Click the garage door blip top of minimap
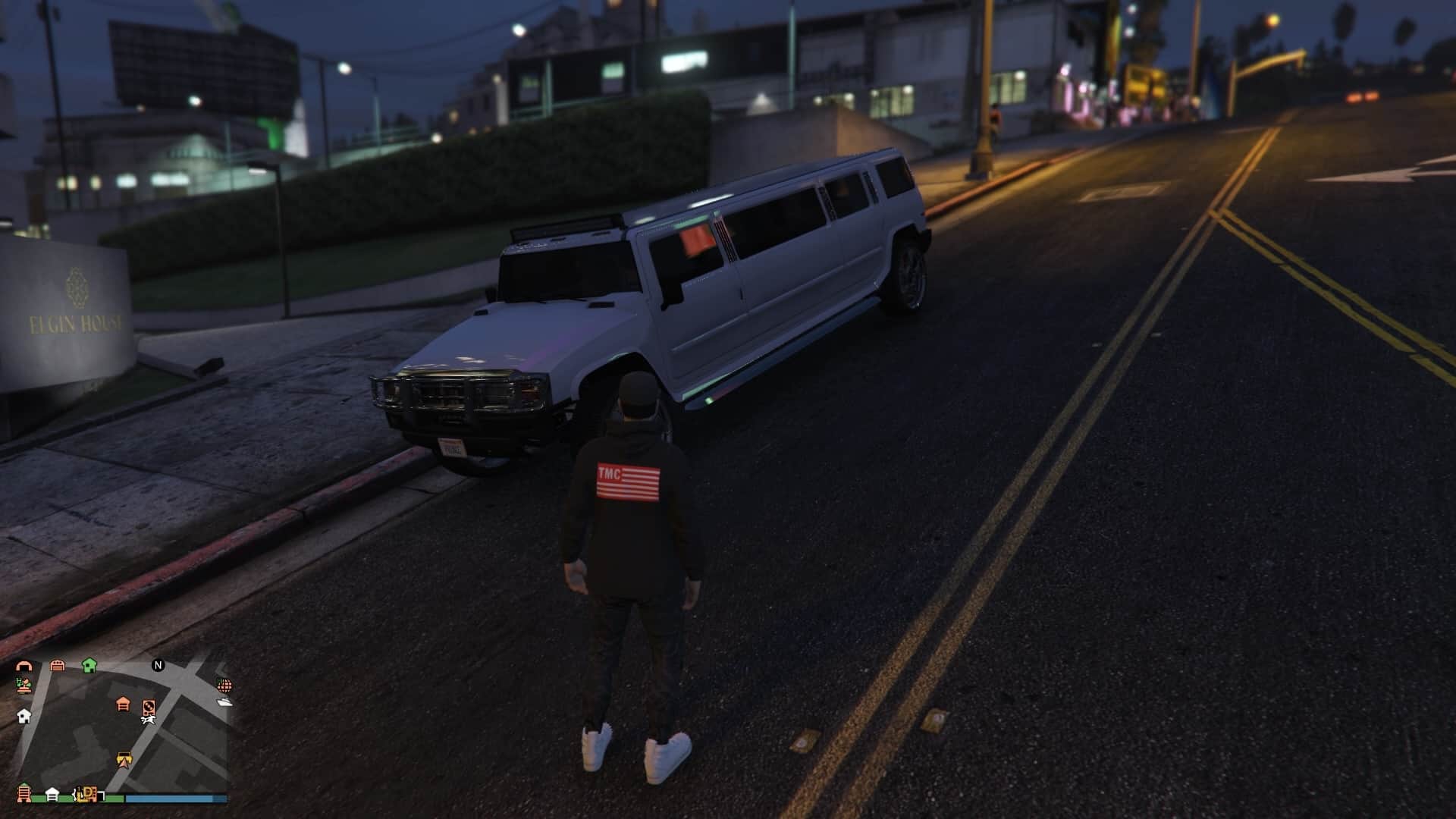The image size is (1456, 819). 57,665
